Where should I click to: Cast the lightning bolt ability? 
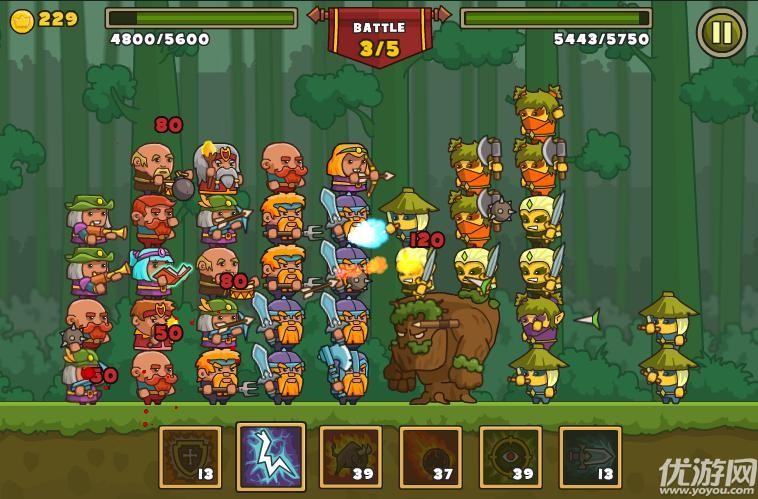click(x=270, y=456)
